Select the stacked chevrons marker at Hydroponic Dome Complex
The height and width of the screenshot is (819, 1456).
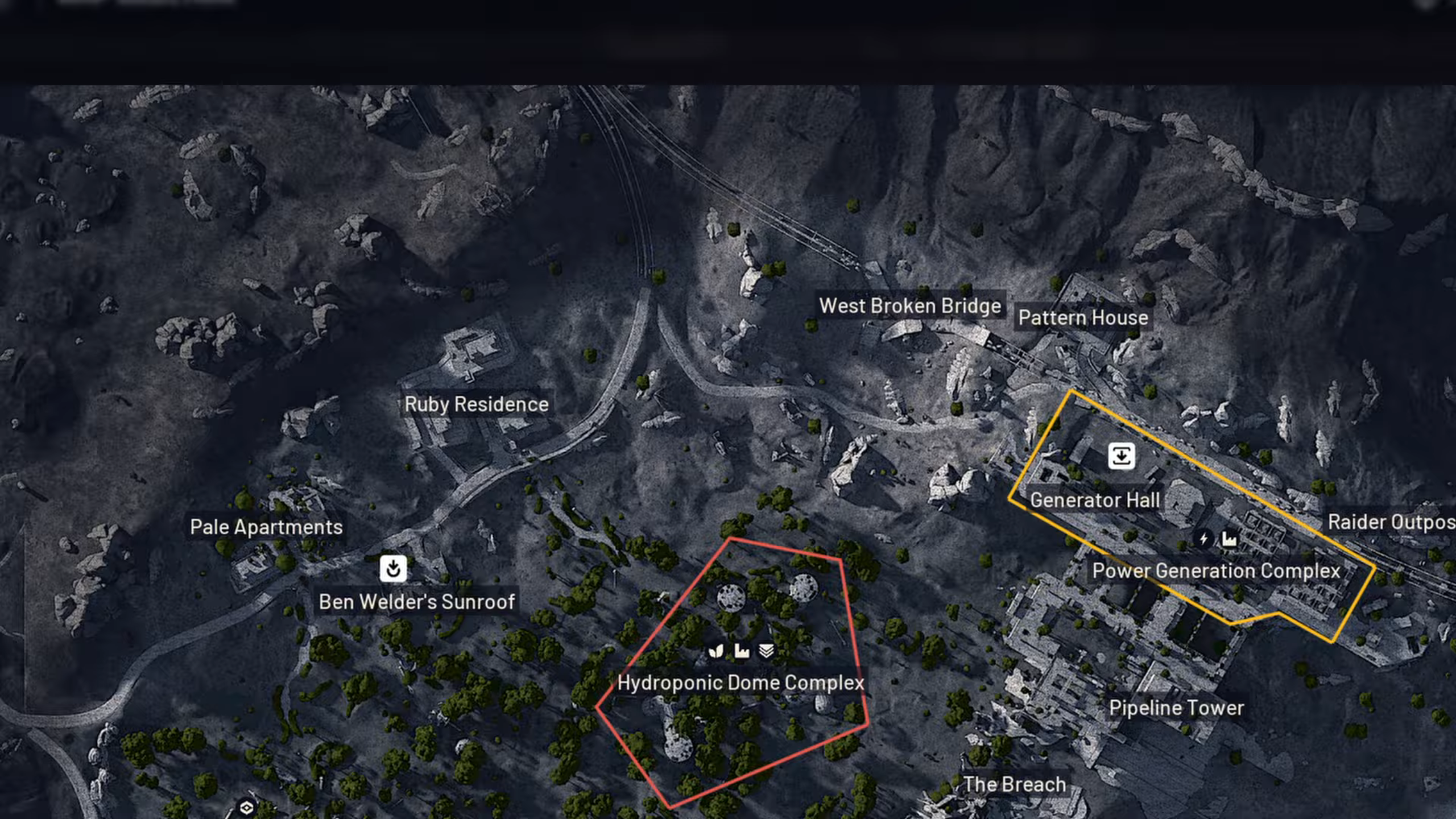point(766,651)
